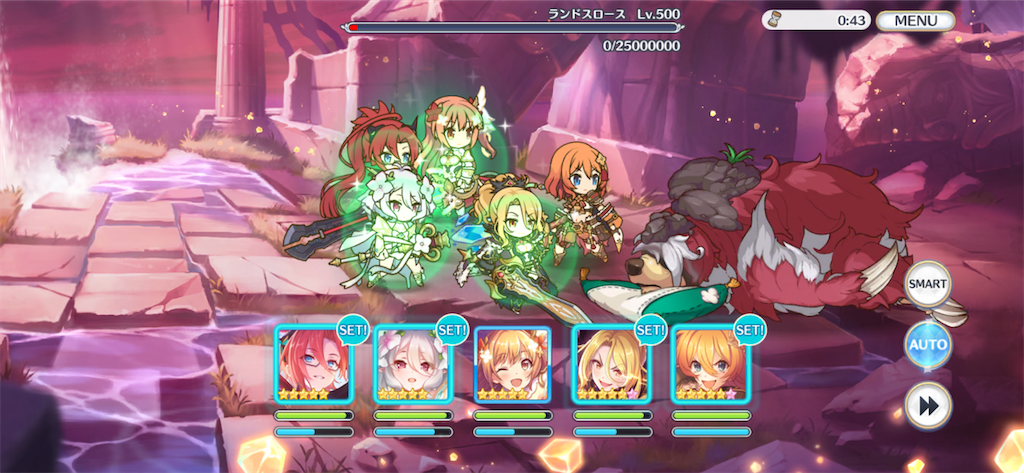Select the blue-eyed orange-haired character portrait
This screenshot has width=1024, height=473.
coord(709,364)
